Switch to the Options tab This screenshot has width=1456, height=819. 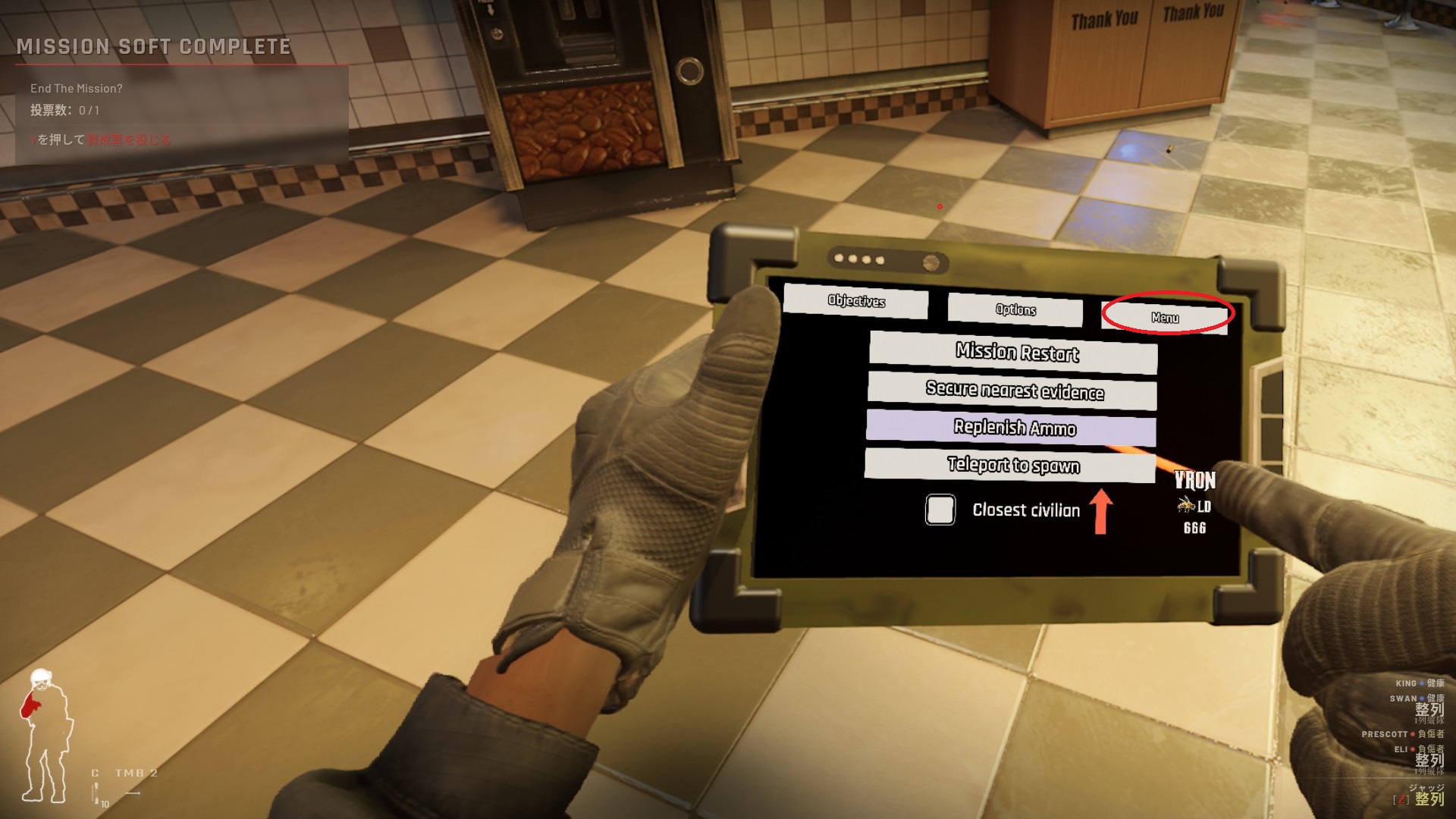click(x=1015, y=309)
